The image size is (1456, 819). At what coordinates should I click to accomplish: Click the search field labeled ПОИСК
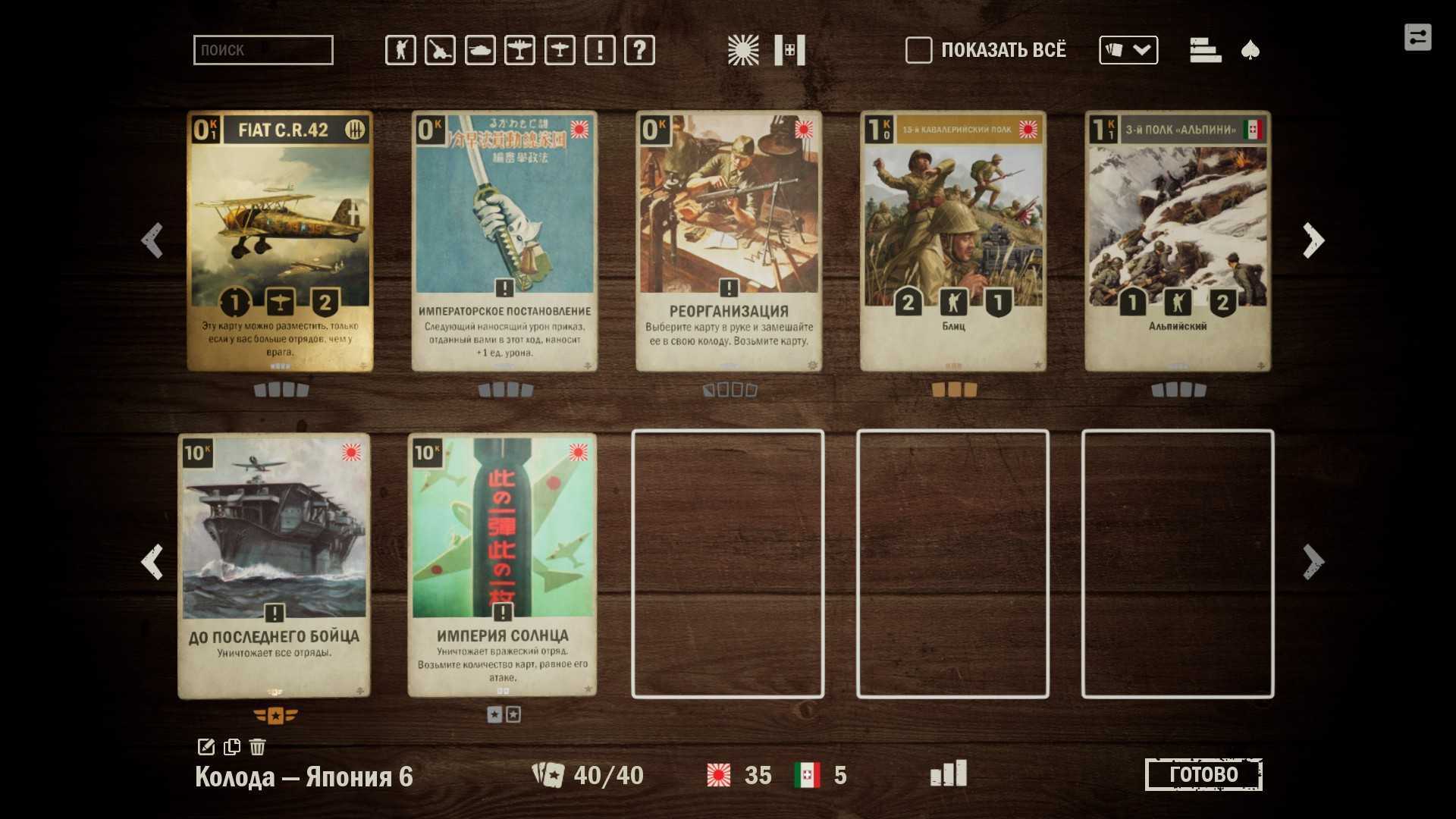click(x=262, y=50)
